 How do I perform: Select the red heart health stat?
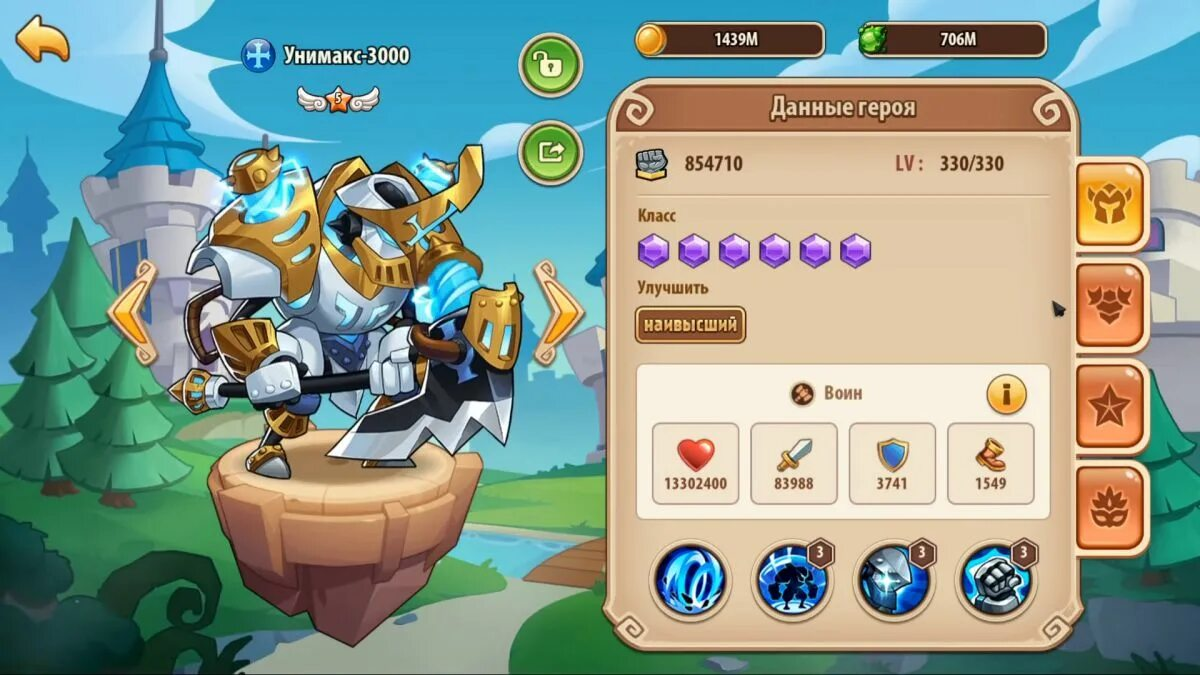(695, 463)
